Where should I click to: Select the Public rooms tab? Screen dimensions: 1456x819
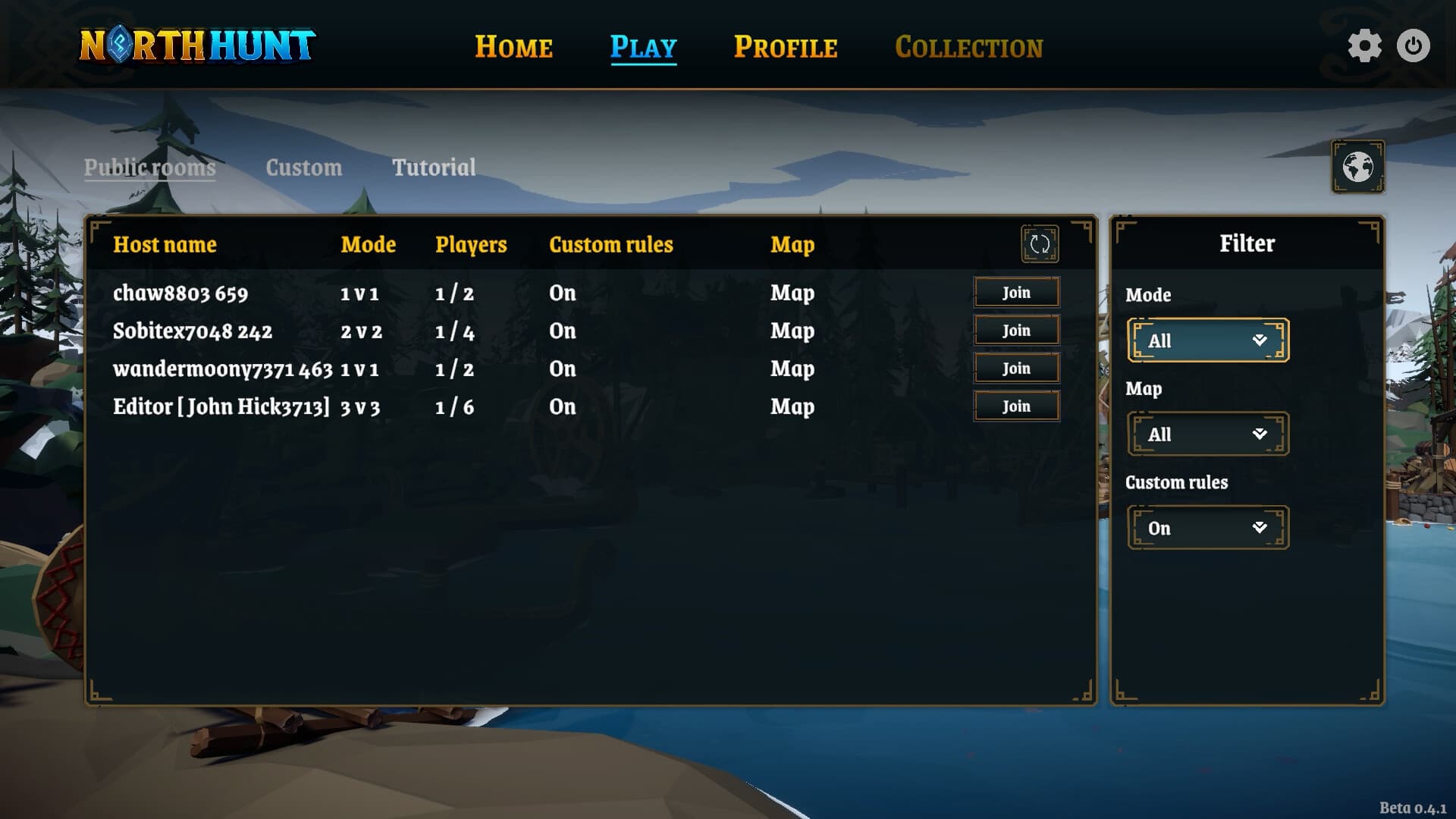[x=149, y=168]
